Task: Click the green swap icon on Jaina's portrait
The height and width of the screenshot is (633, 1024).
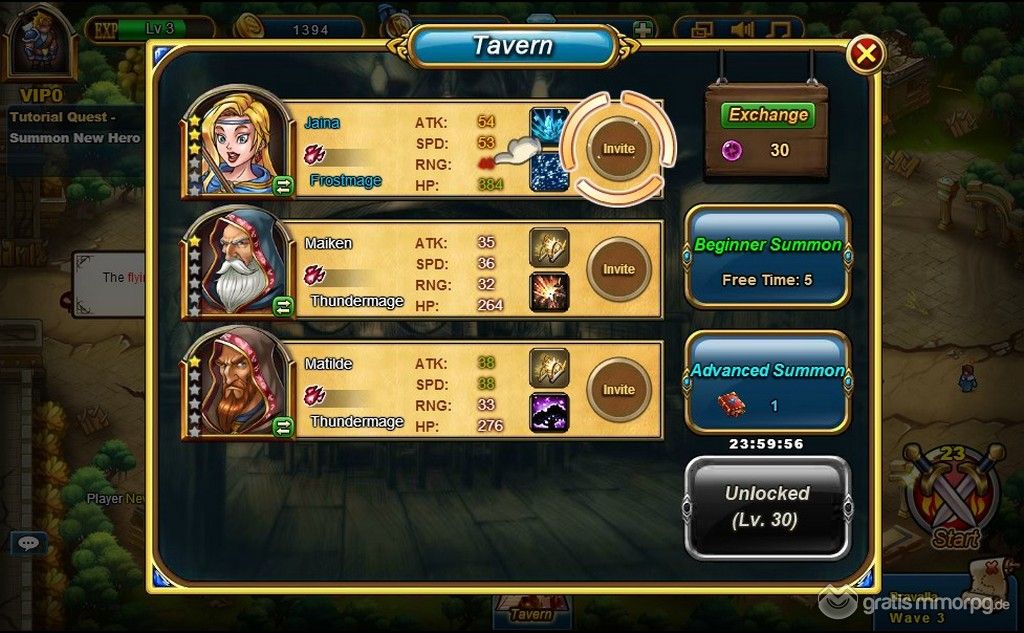Action: [283, 185]
